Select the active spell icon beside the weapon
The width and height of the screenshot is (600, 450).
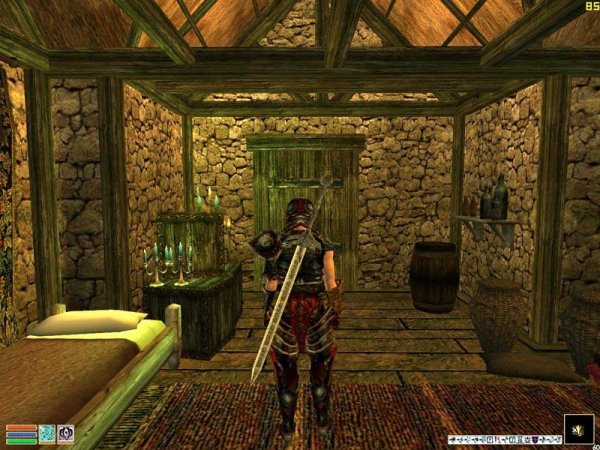pyautogui.click(x=66, y=433)
